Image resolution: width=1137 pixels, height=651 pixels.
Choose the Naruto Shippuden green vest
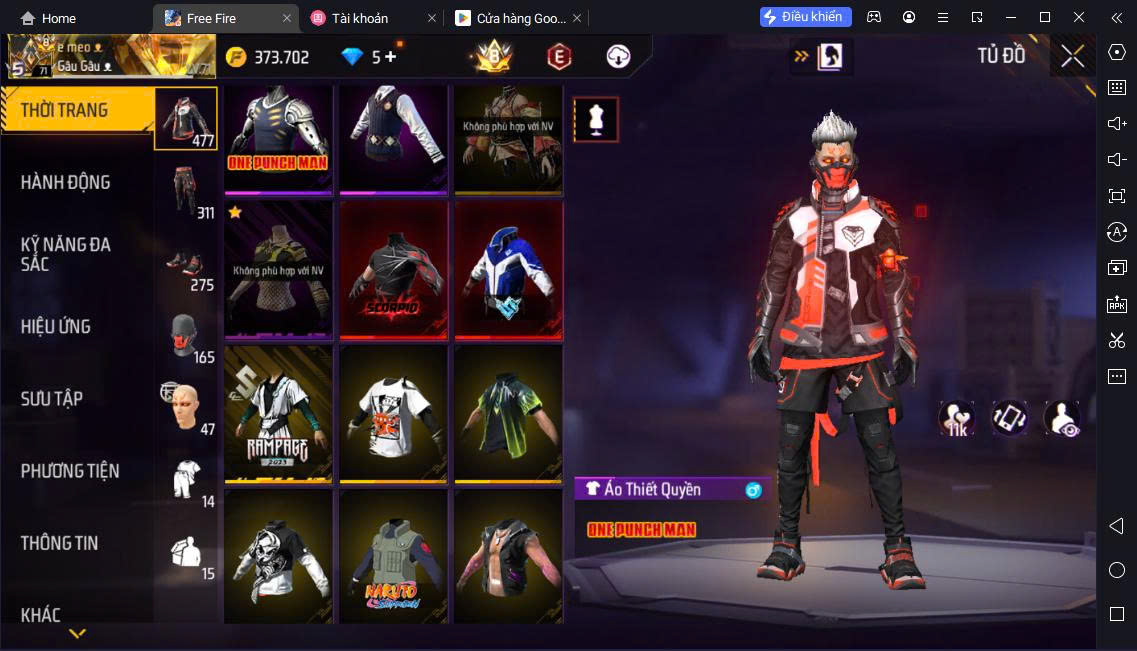tap(393, 556)
